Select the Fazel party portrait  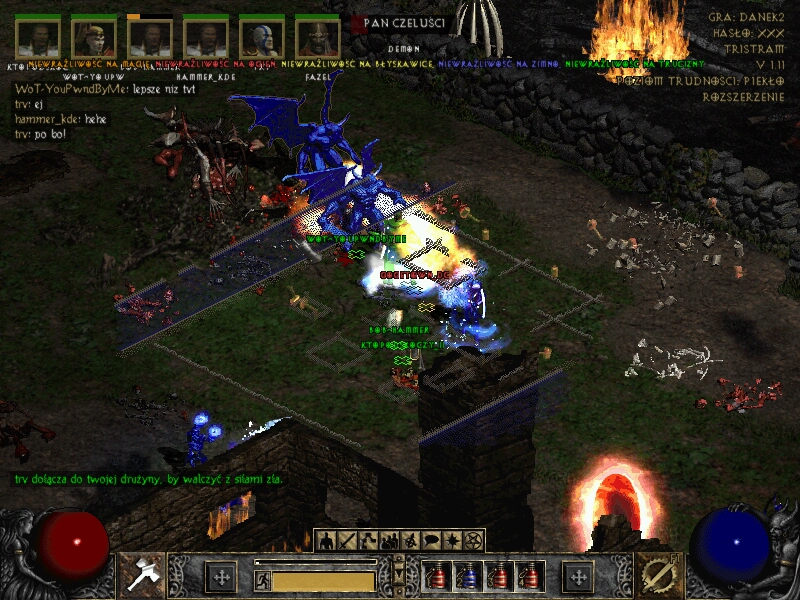[318, 39]
